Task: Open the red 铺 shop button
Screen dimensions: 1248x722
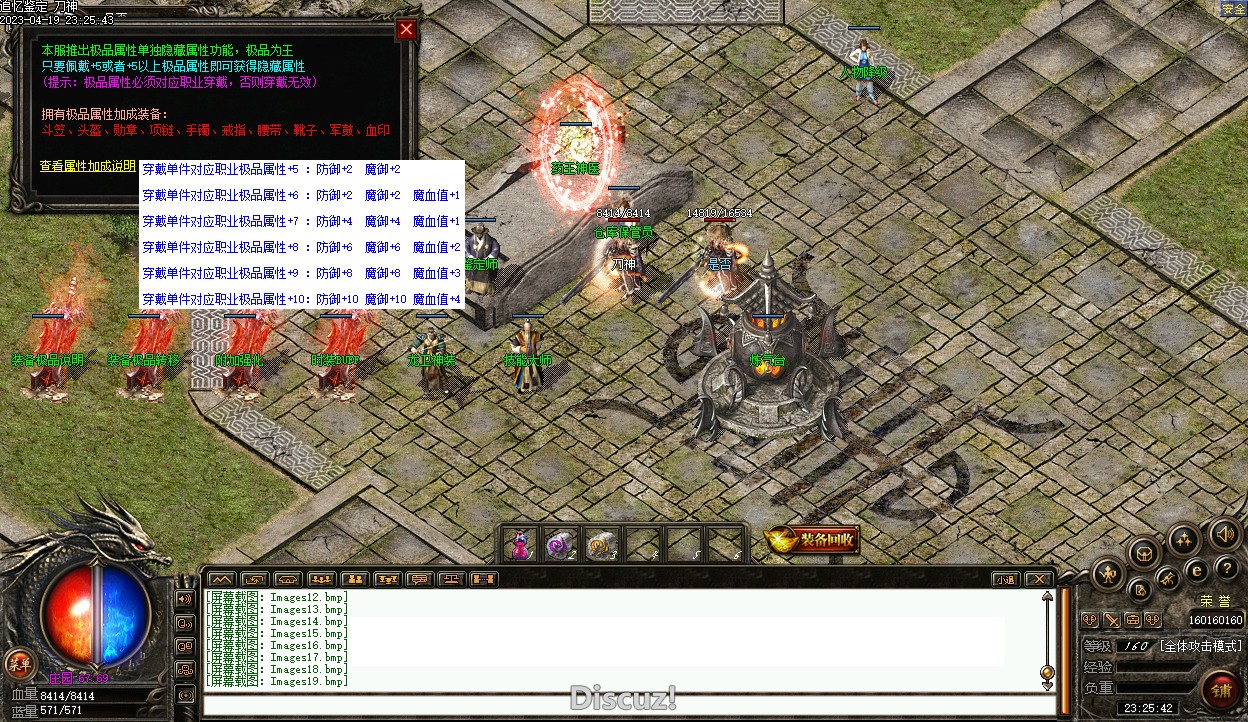Action: (1221, 691)
